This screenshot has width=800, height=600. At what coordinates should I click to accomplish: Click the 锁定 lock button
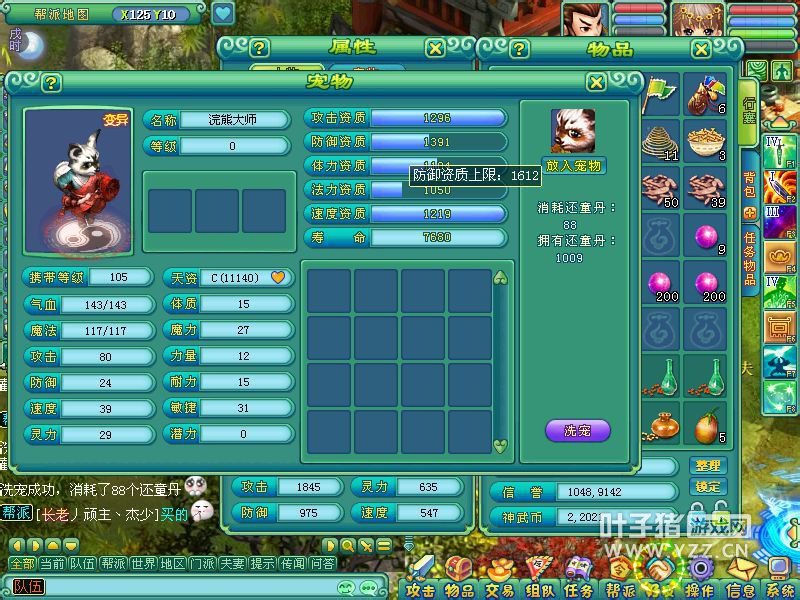click(x=706, y=487)
